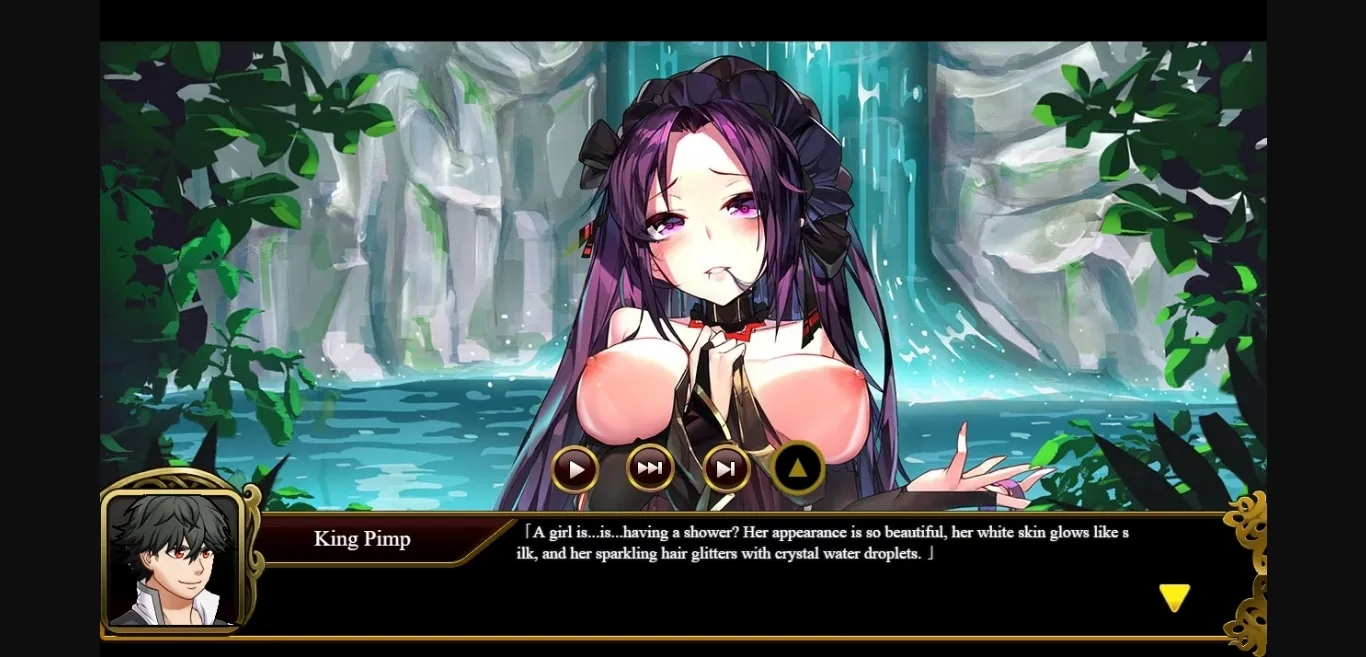Click the auto-play triangle button
Image resolution: width=1366 pixels, height=657 pixels.
coord(575,468)
